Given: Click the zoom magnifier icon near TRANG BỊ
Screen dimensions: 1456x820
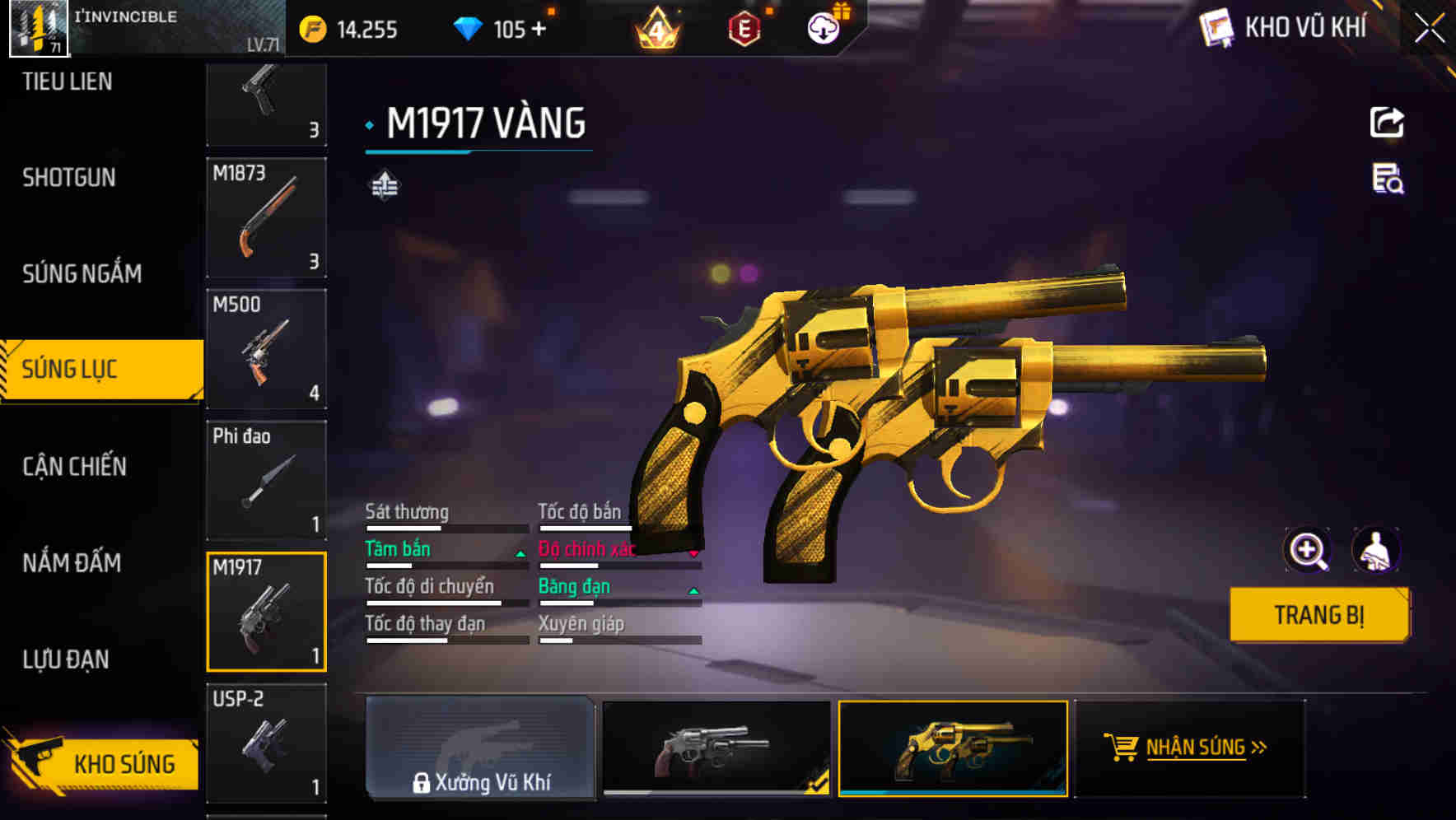Looking at the screenshot, I should click(1306, 550).
